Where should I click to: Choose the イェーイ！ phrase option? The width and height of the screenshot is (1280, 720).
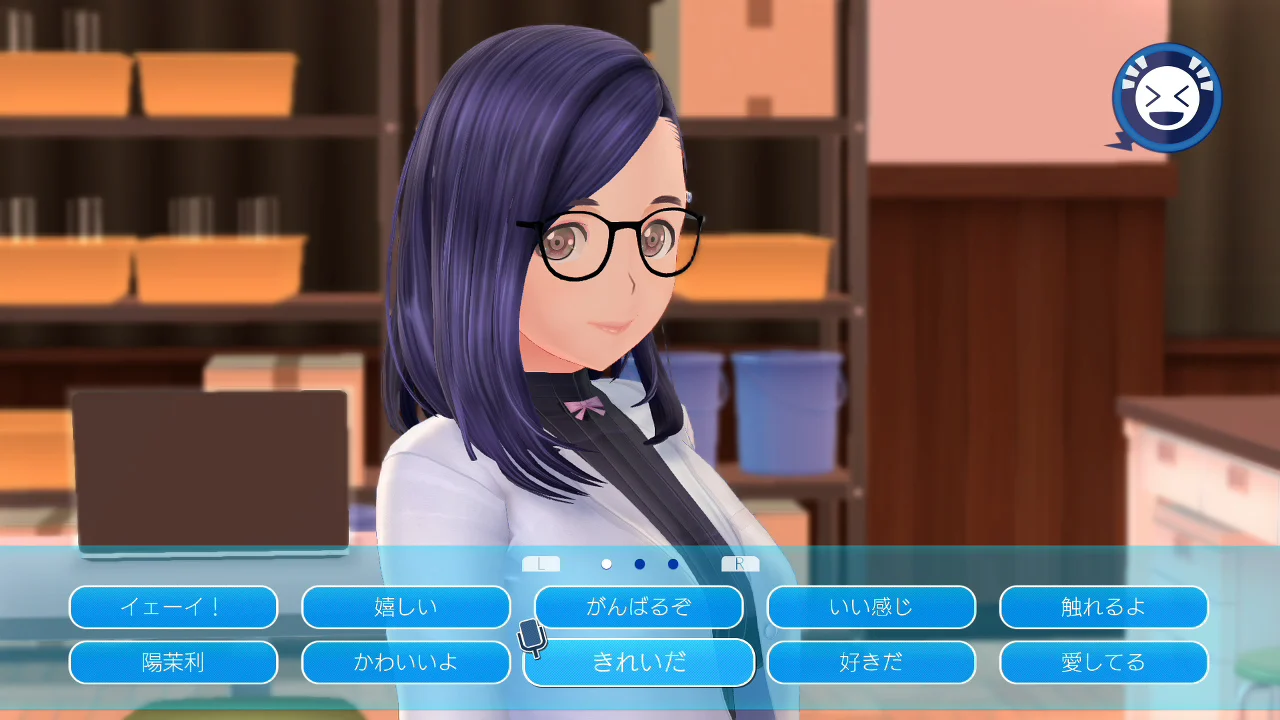click(173, 607)
